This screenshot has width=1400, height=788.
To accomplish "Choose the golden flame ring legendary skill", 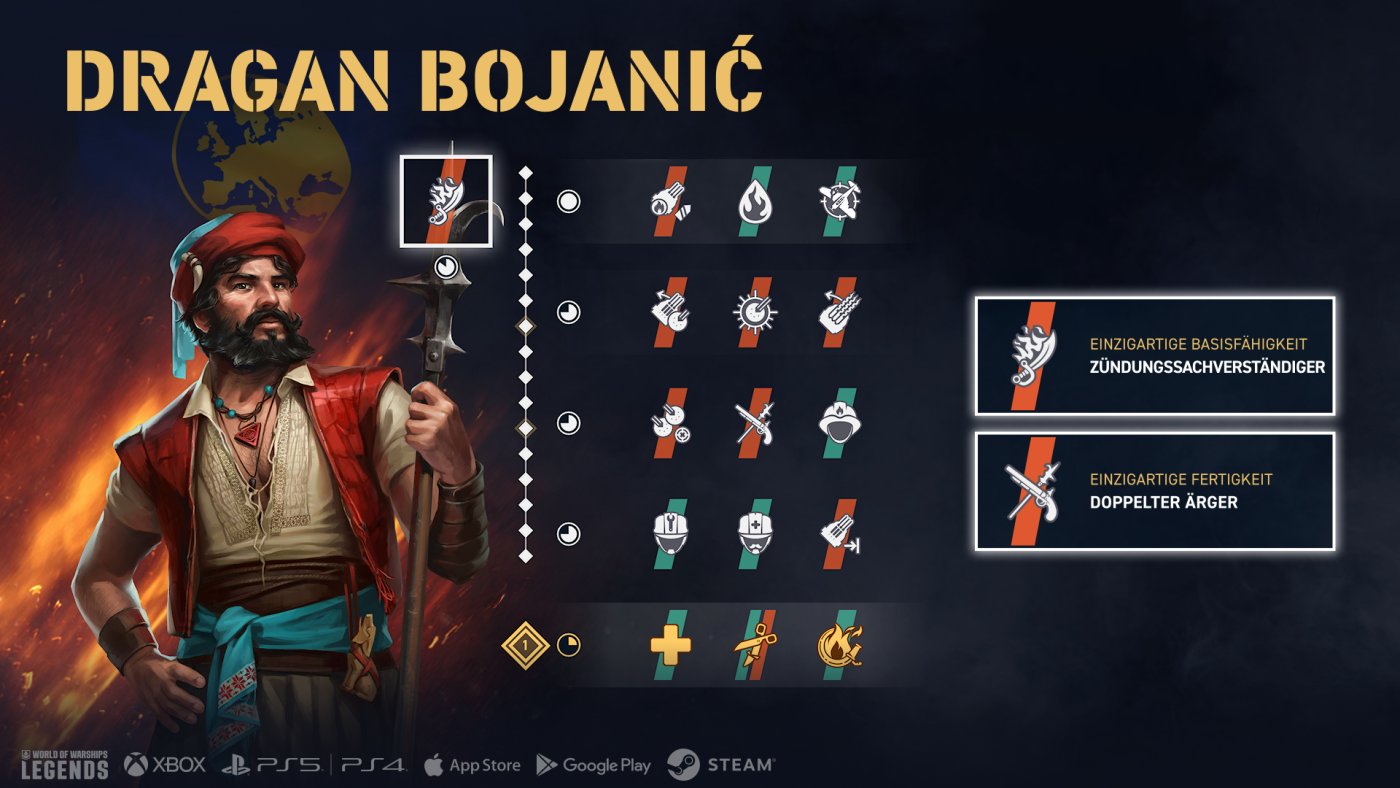I will point(838,645).
